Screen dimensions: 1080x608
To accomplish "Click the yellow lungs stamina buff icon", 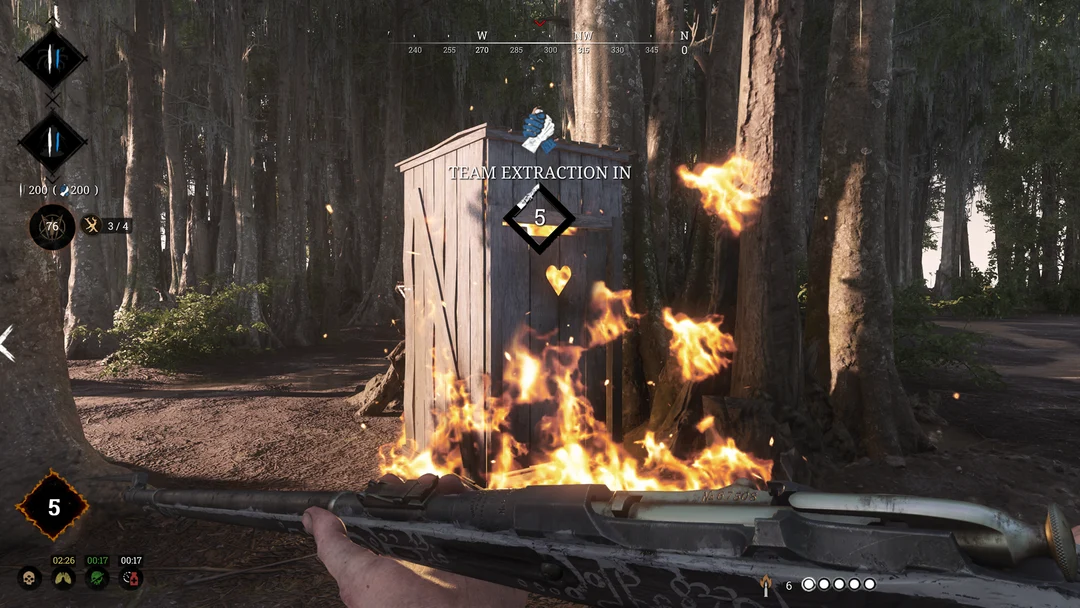I will pyautogui.click(x=63, y=577).
